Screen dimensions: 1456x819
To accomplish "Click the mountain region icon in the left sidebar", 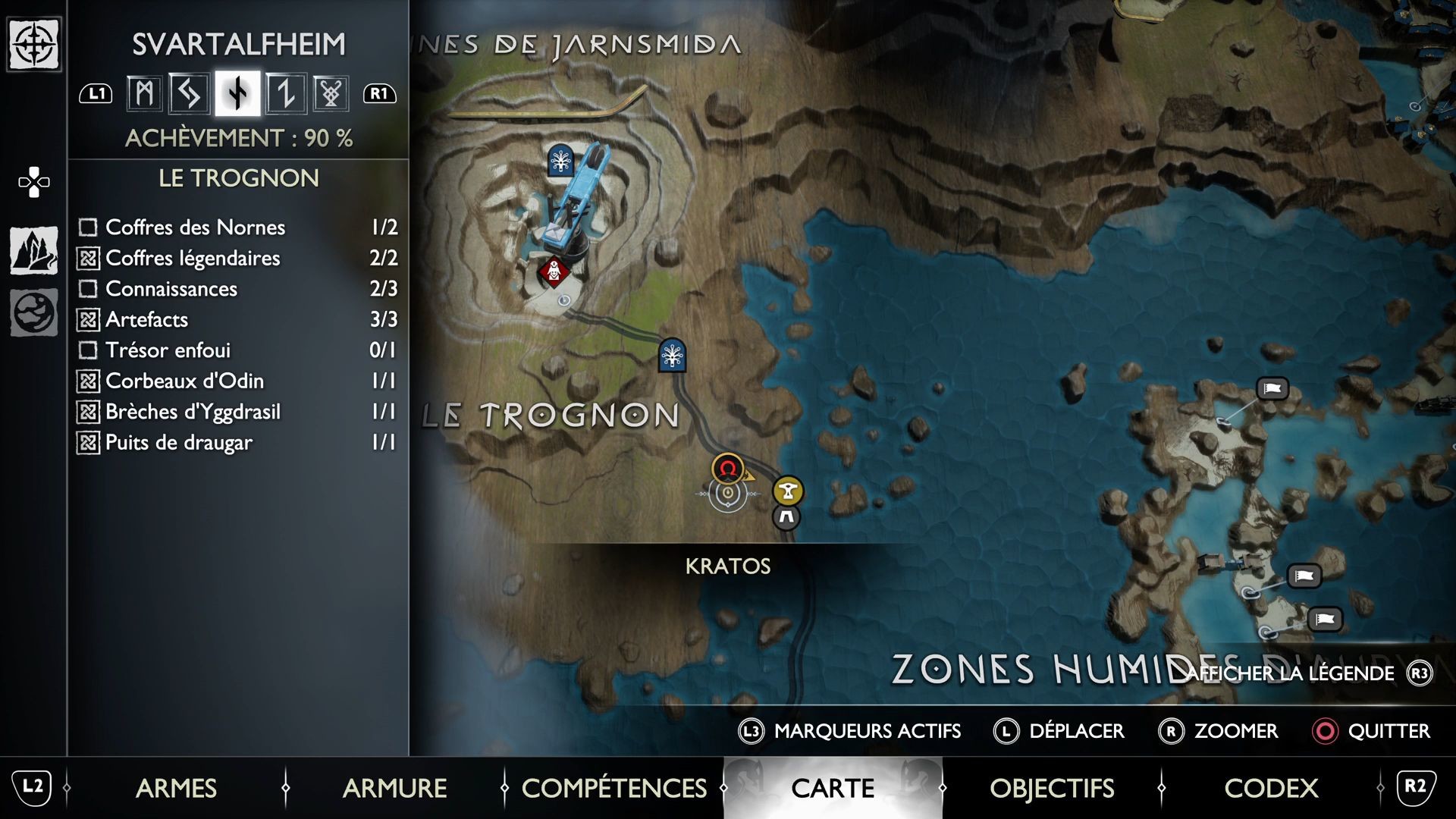I will [x=32, y=250].
